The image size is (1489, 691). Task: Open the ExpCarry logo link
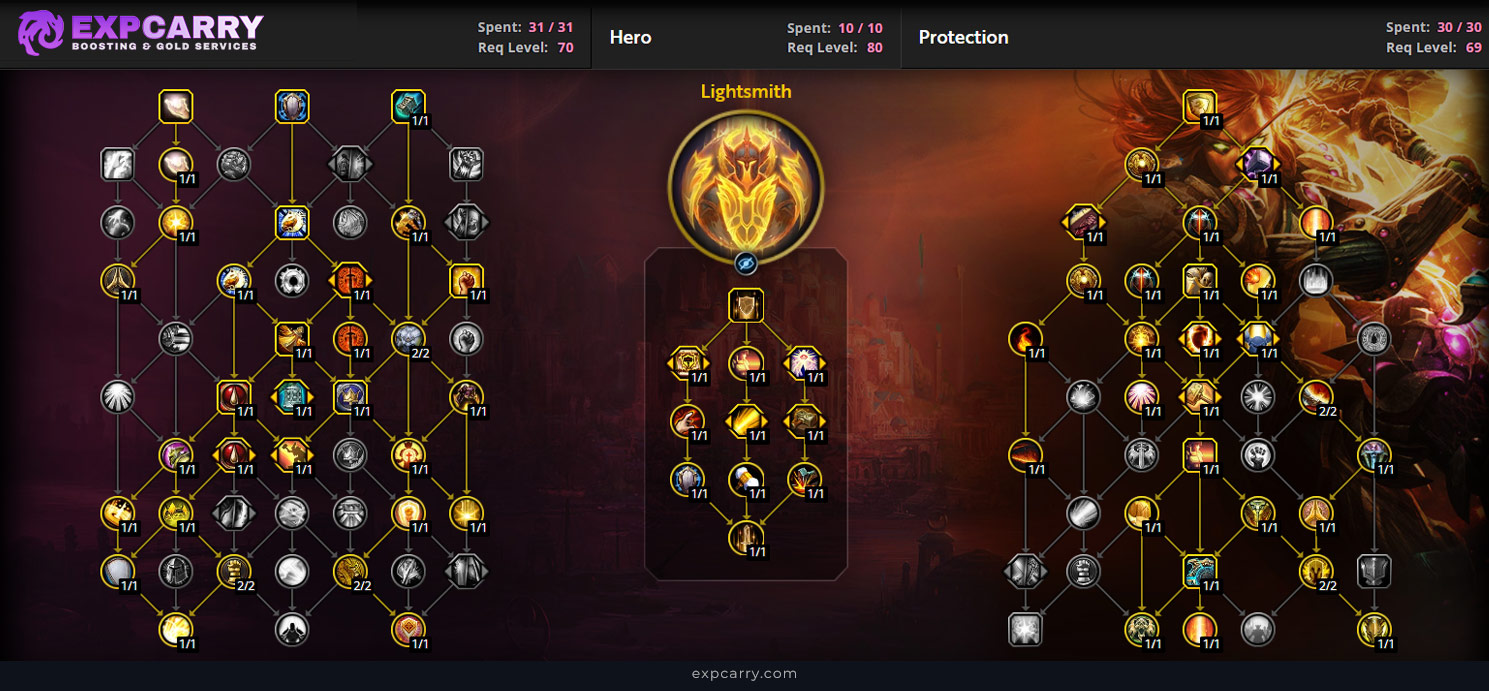(140, 33)
